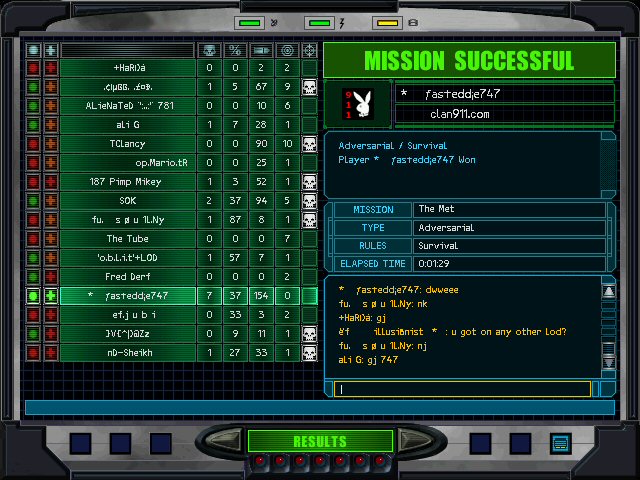Image resolution: width=640 pixels, height=480 pixels.
Task: Select The Tube in the scoreboard
Action: coord(128,239)
